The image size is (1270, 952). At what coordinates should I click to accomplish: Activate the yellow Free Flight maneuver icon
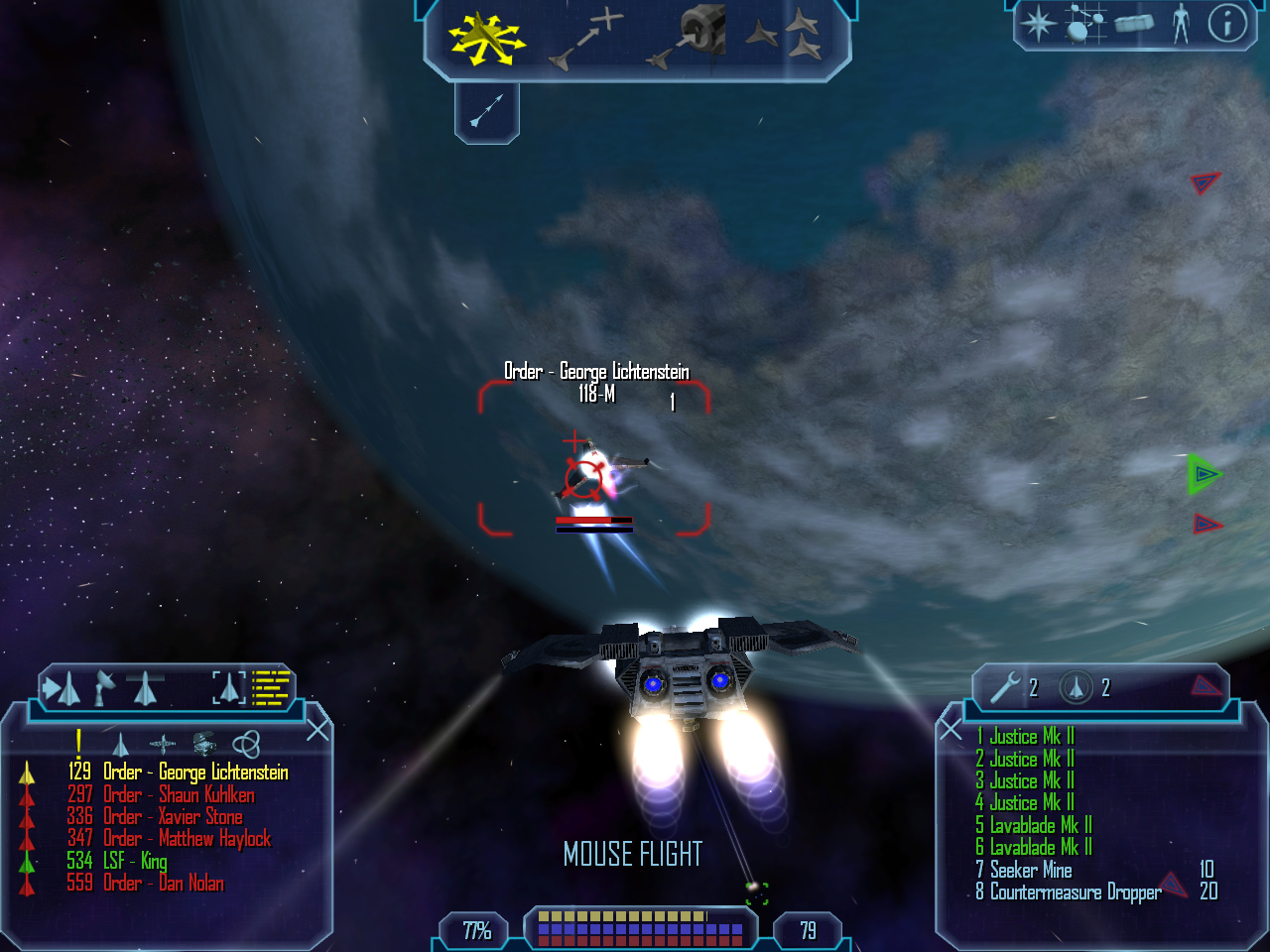click(x=485, y=39)
